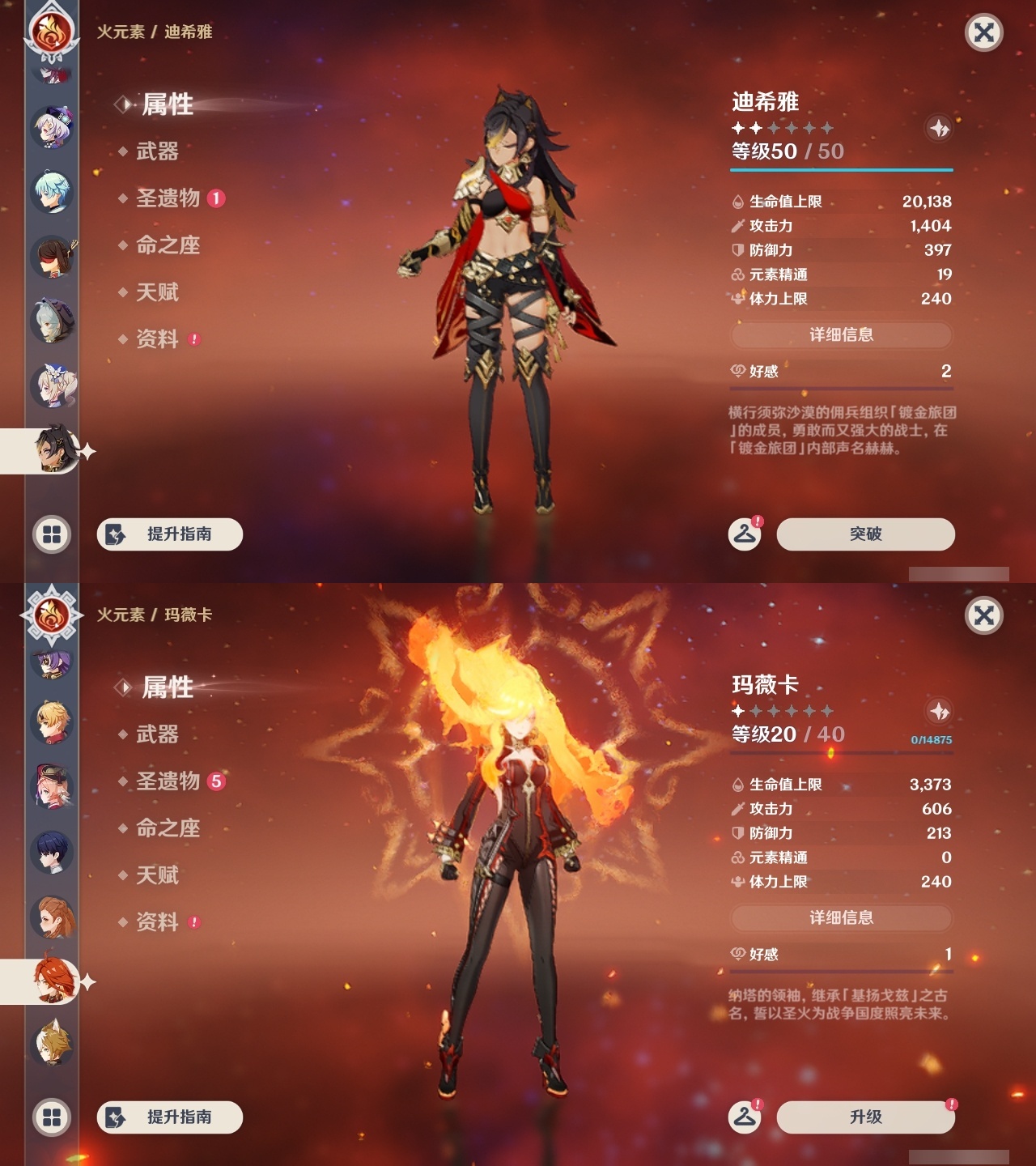
Task: Open the 提升指南 enhancement guide
Action: (x=168, y=534)
